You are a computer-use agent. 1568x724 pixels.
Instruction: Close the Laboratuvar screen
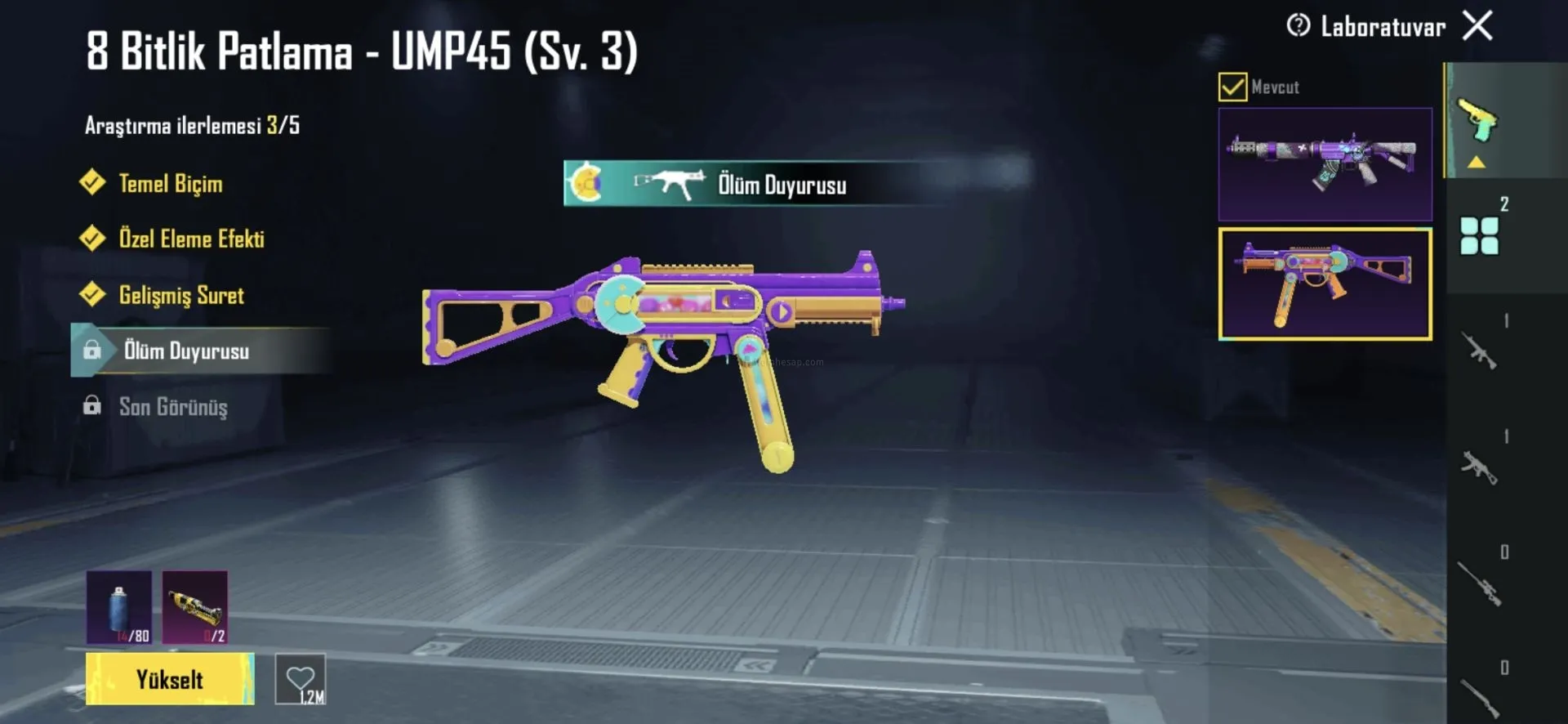[x=1477, y=26]
